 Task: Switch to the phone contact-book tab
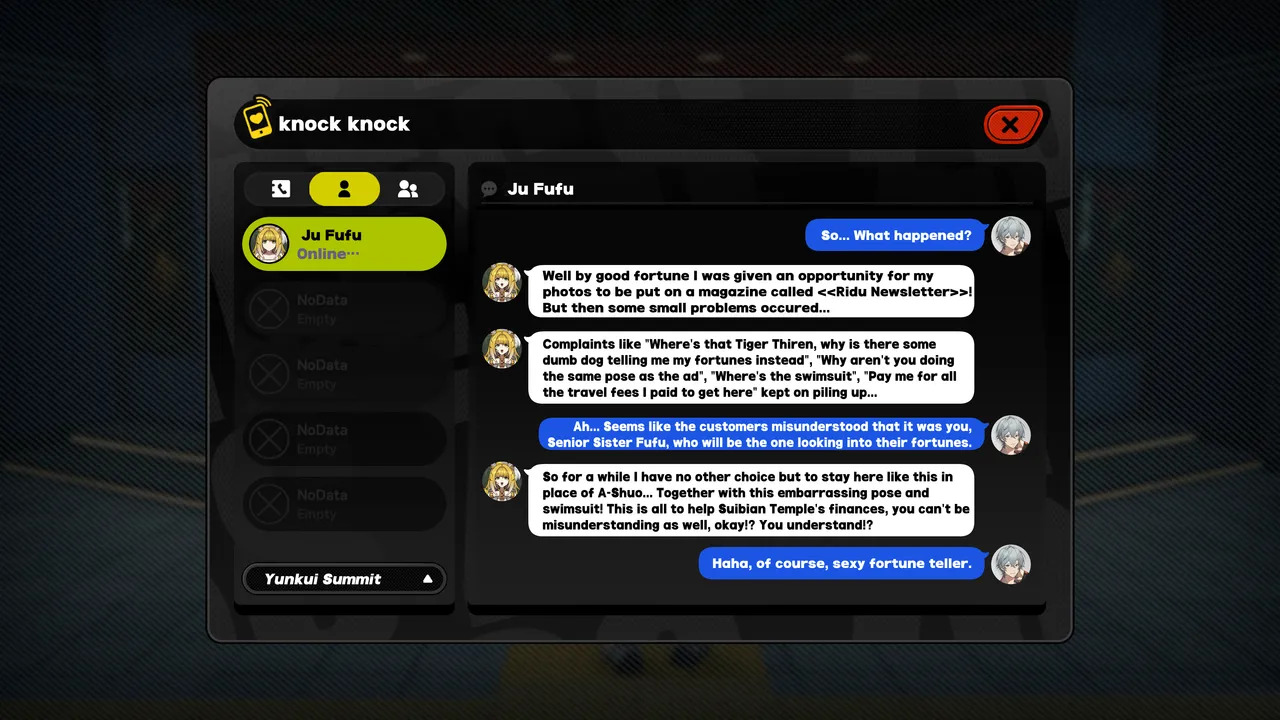coord(280,189)
